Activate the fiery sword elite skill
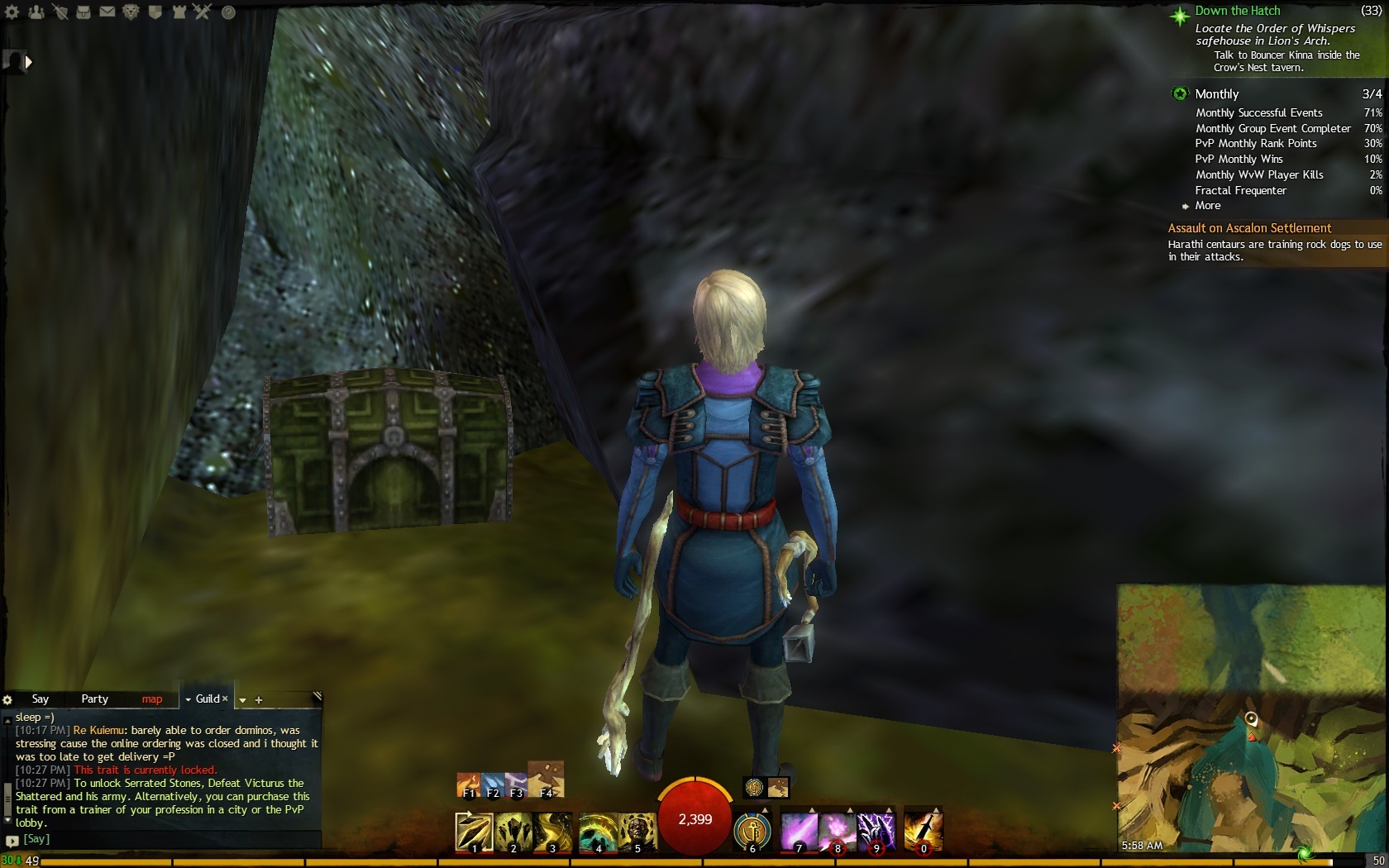This screenshot has width=1389, height=868. [924, 831]
